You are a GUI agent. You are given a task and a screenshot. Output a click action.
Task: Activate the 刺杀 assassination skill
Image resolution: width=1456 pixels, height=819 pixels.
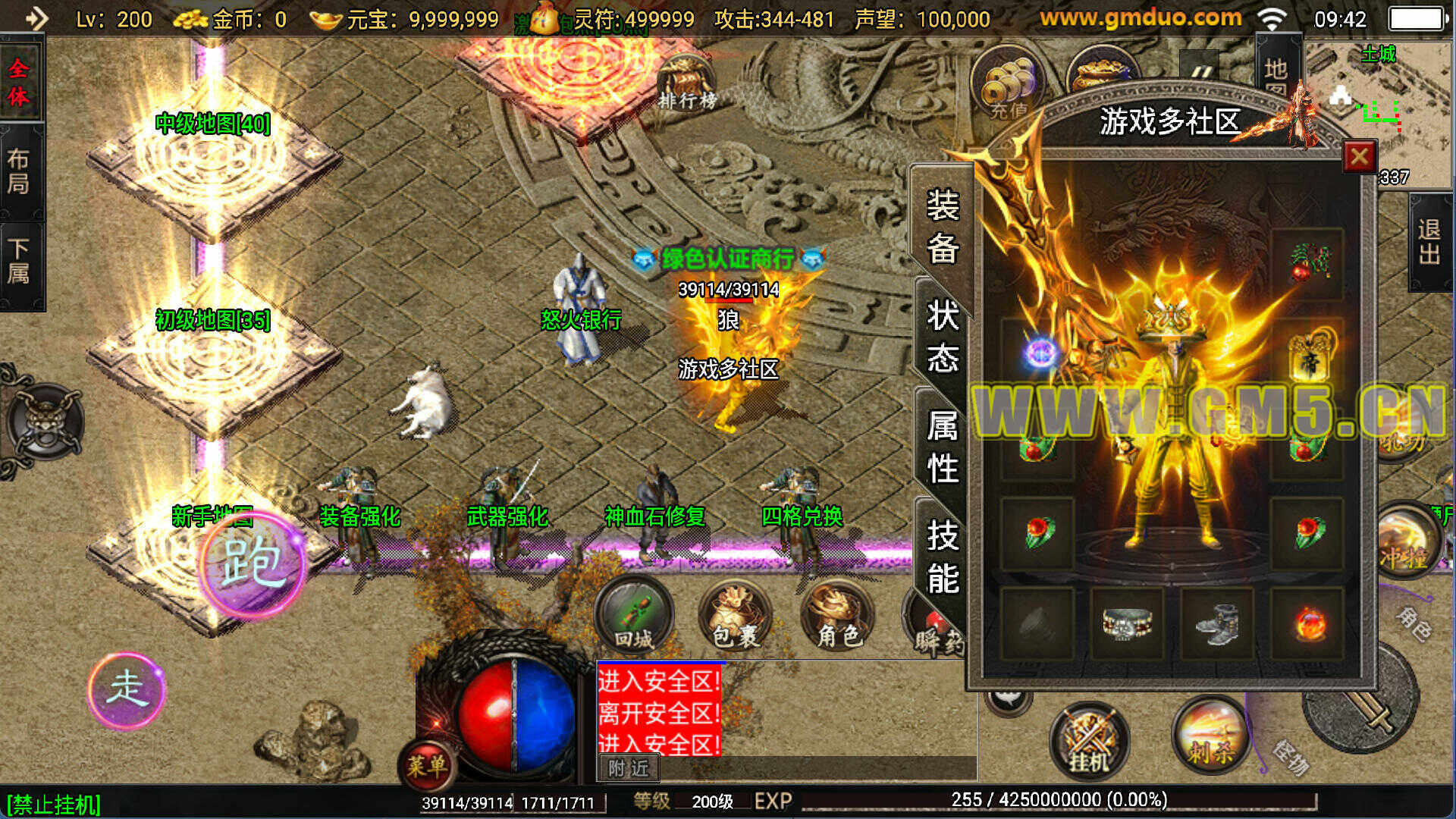[x=1210, y=736]
